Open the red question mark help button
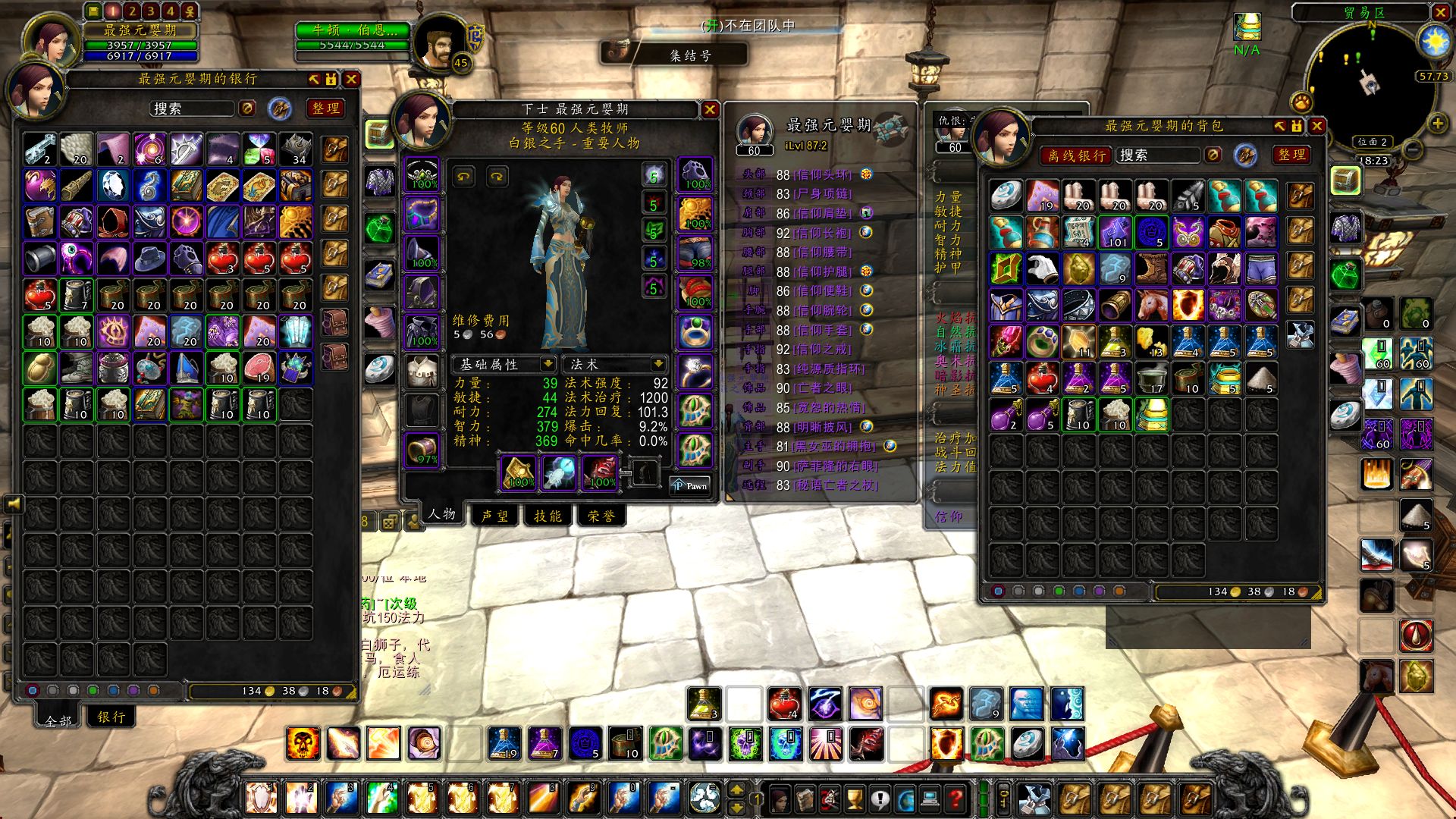Image resolution: width=1456 pixels, height=819 pixels. click(x=956, y=798)
